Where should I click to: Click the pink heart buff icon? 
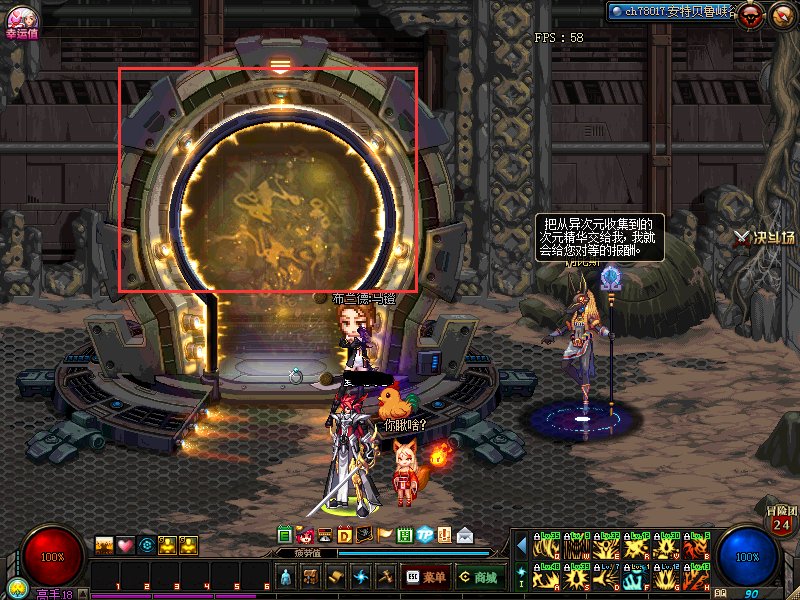(x=125, y=545)
